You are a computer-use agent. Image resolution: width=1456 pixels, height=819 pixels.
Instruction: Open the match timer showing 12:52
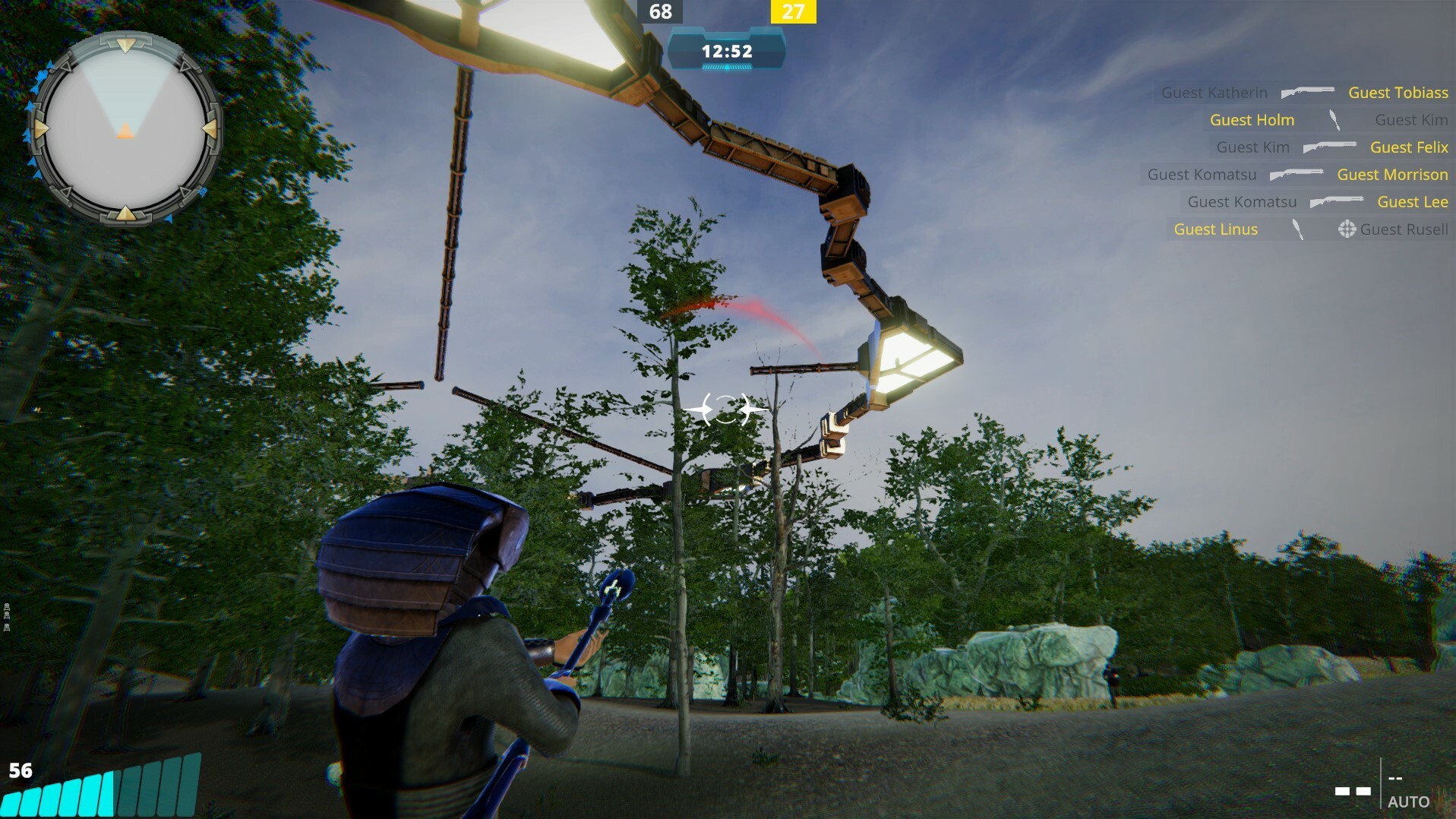pos(726,52)
